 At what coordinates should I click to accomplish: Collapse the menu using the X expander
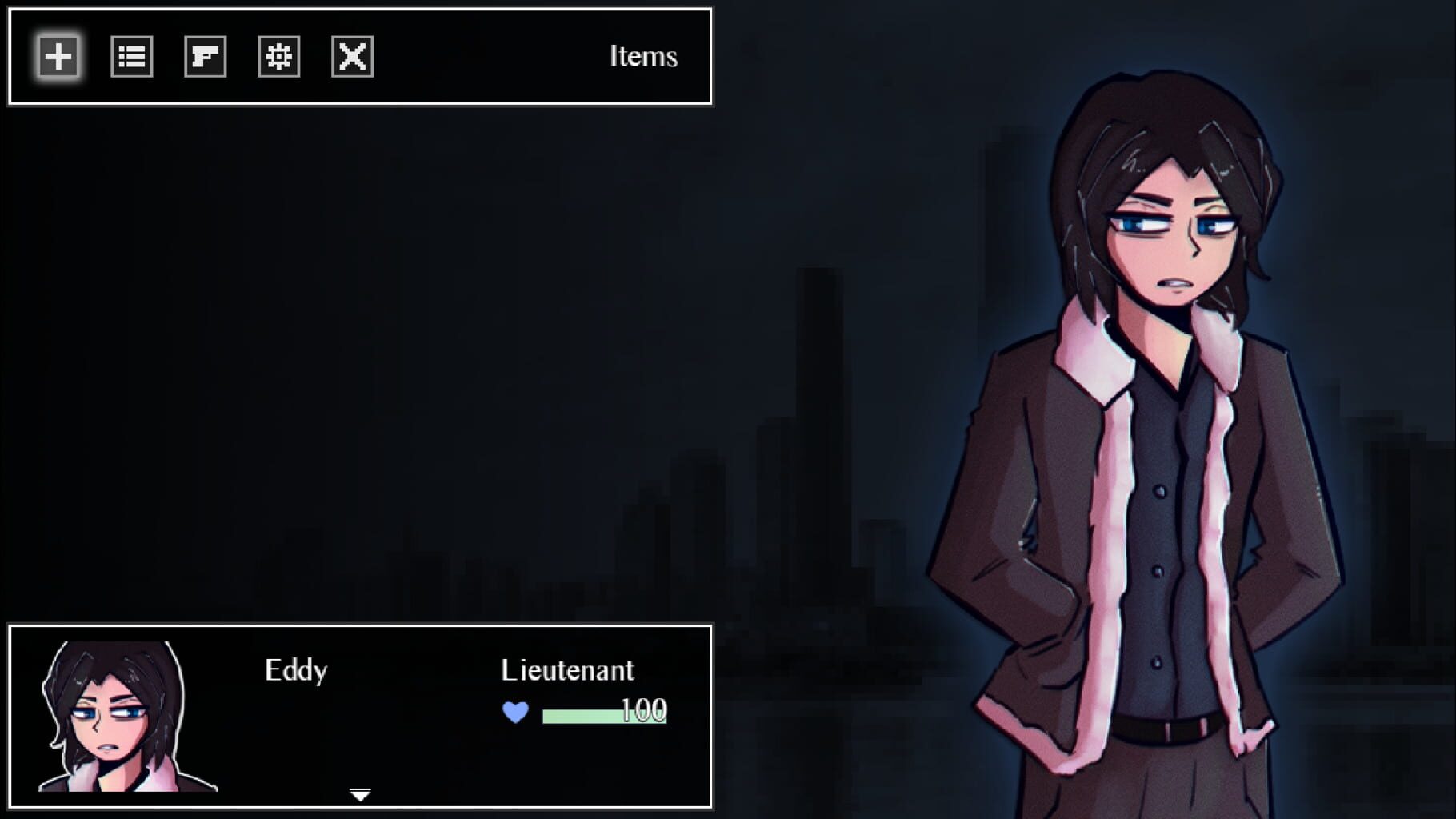[353, 56]
